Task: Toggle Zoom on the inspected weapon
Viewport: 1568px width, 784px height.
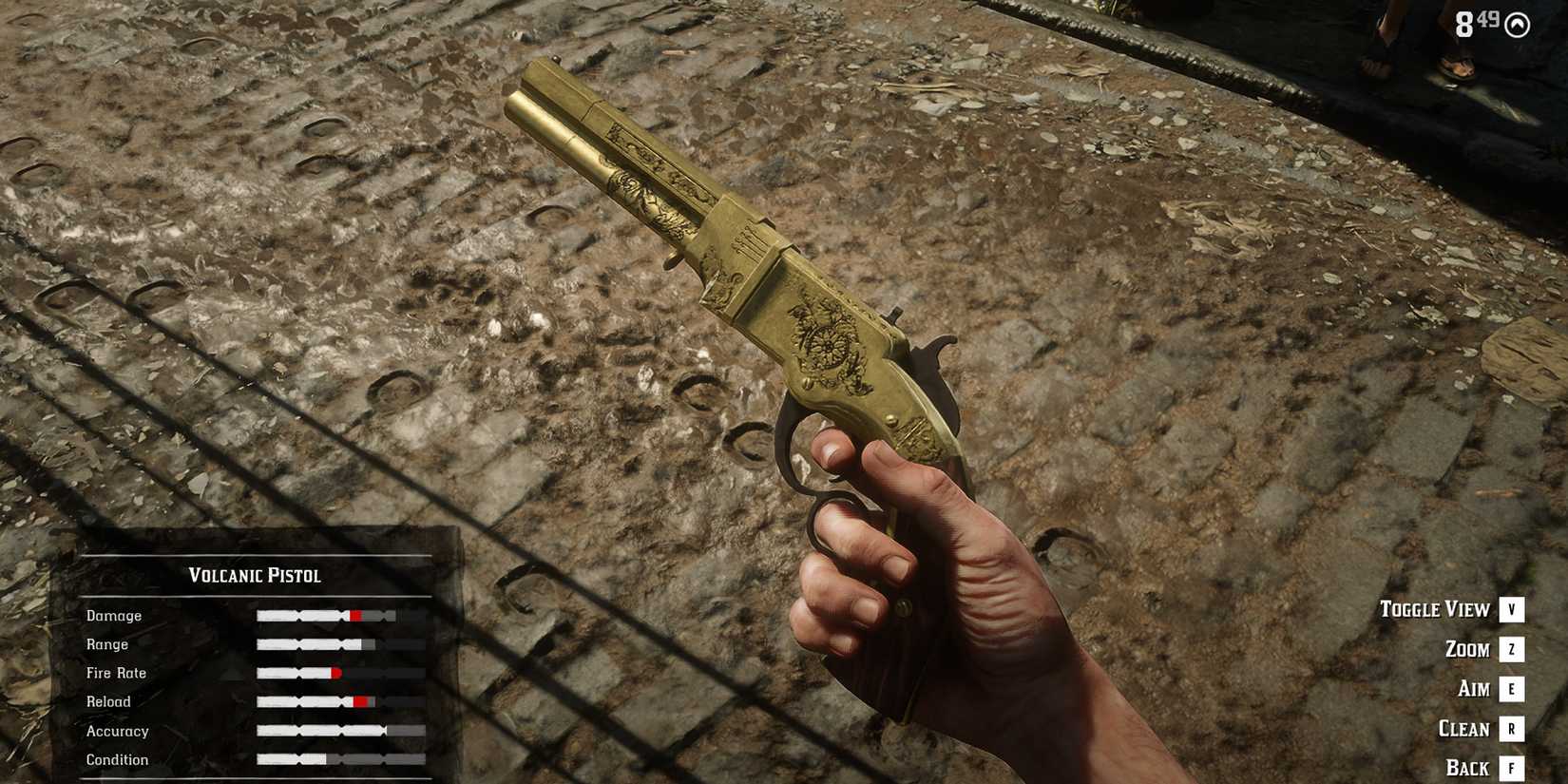Action: 1467,649
